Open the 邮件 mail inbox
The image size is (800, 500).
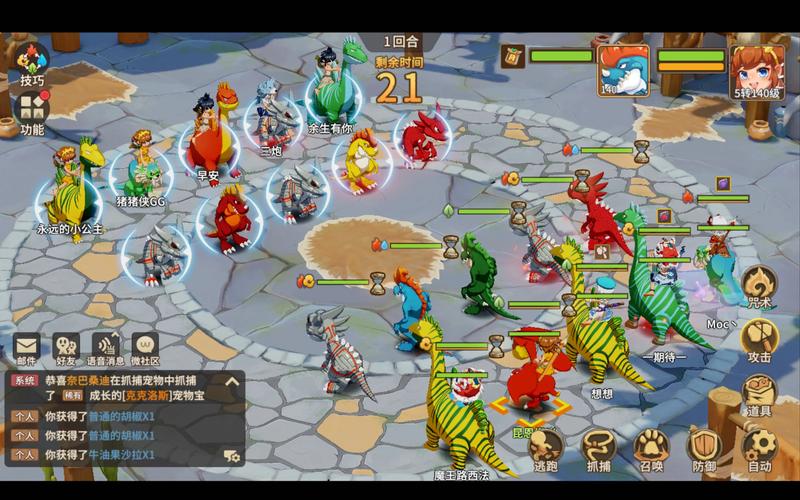[27, 348]
